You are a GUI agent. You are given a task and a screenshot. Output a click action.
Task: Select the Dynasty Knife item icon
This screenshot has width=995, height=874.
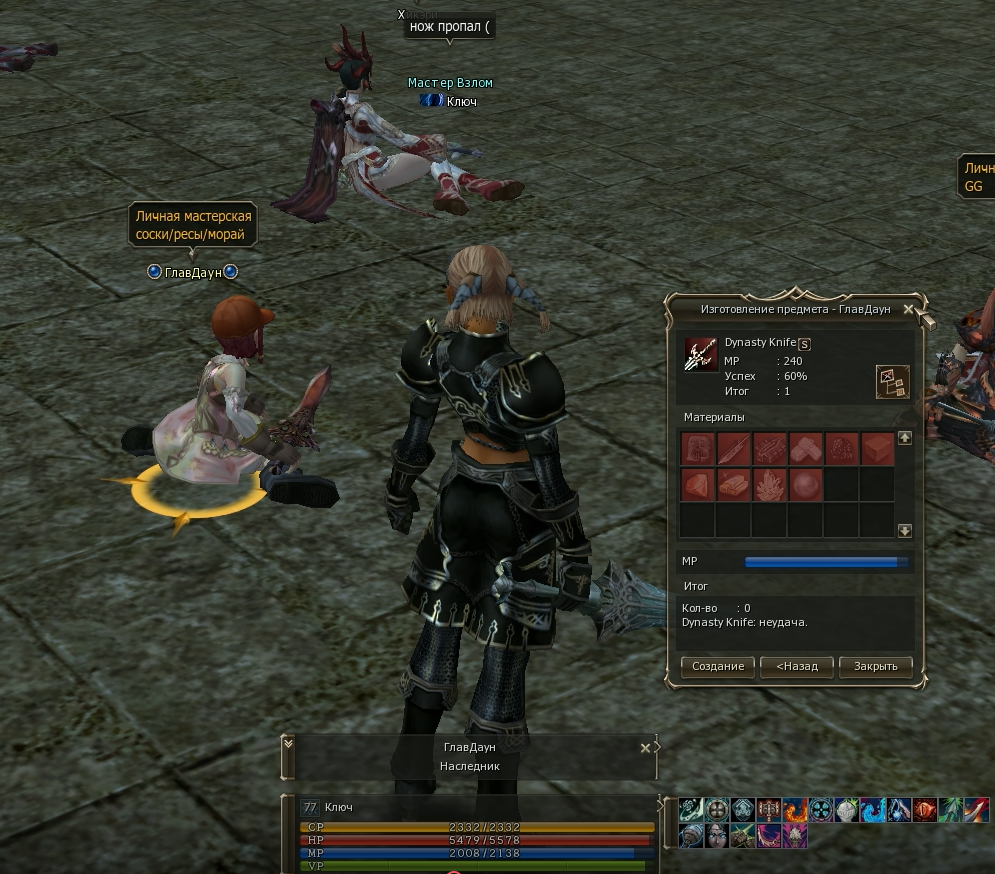tap(700, 354)
